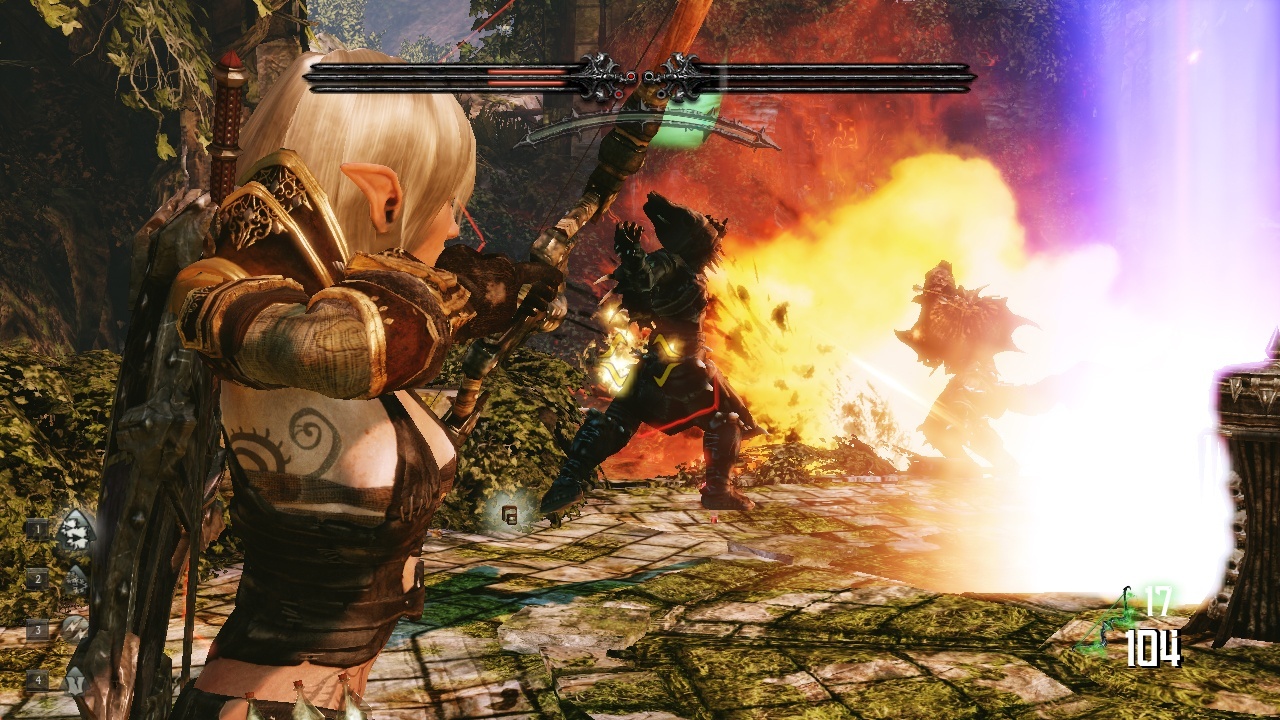The width and height of the screenshot is (1280, 720).
Task: Toggle hotbar slot 1 keybind box
Action: tap(38, 529)
